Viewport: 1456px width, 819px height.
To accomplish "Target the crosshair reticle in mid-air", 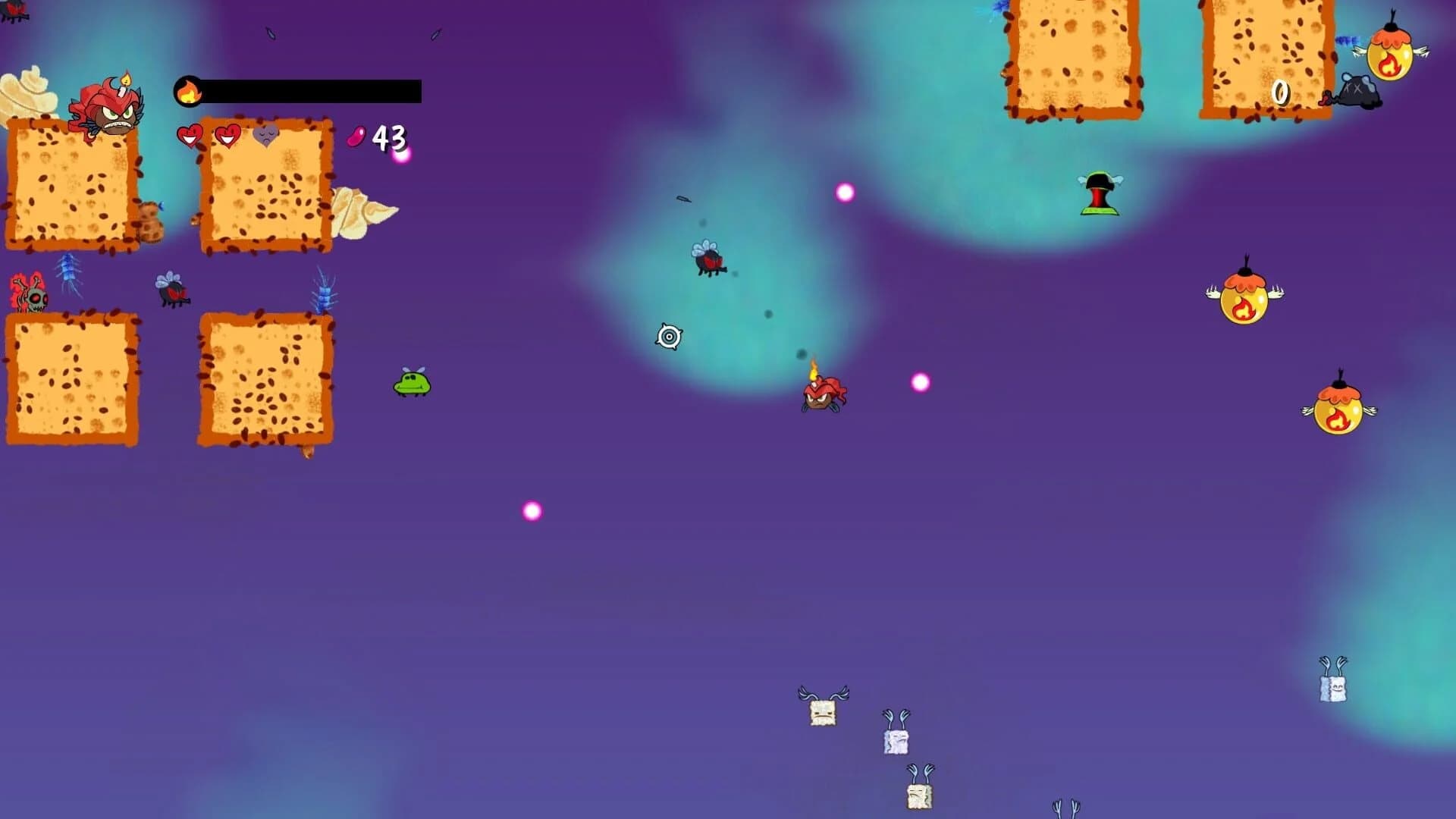I will [669, 336].
